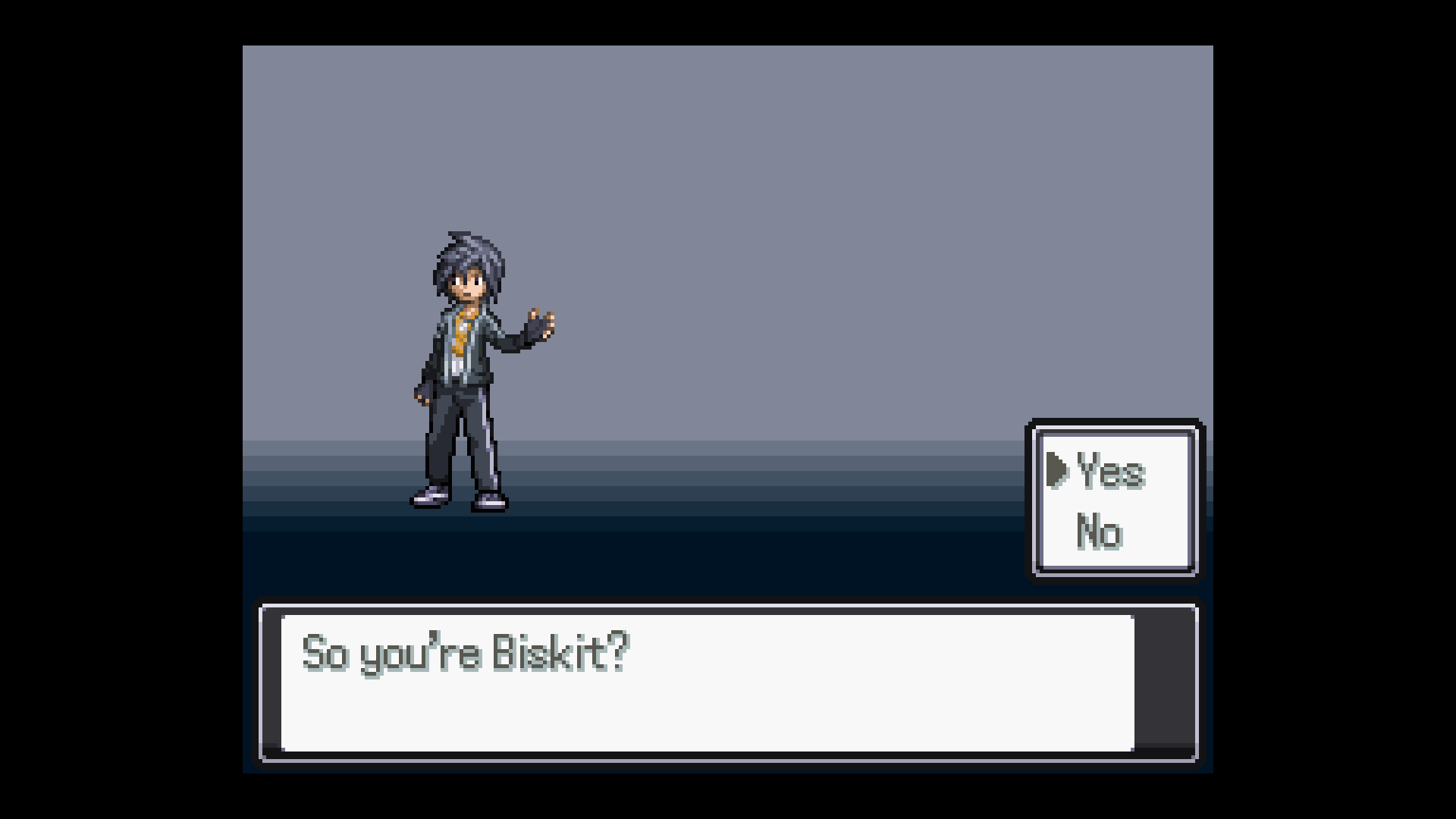
Task: Choose Yes to confirm the name Biskit
Action: coord(1109,471)
